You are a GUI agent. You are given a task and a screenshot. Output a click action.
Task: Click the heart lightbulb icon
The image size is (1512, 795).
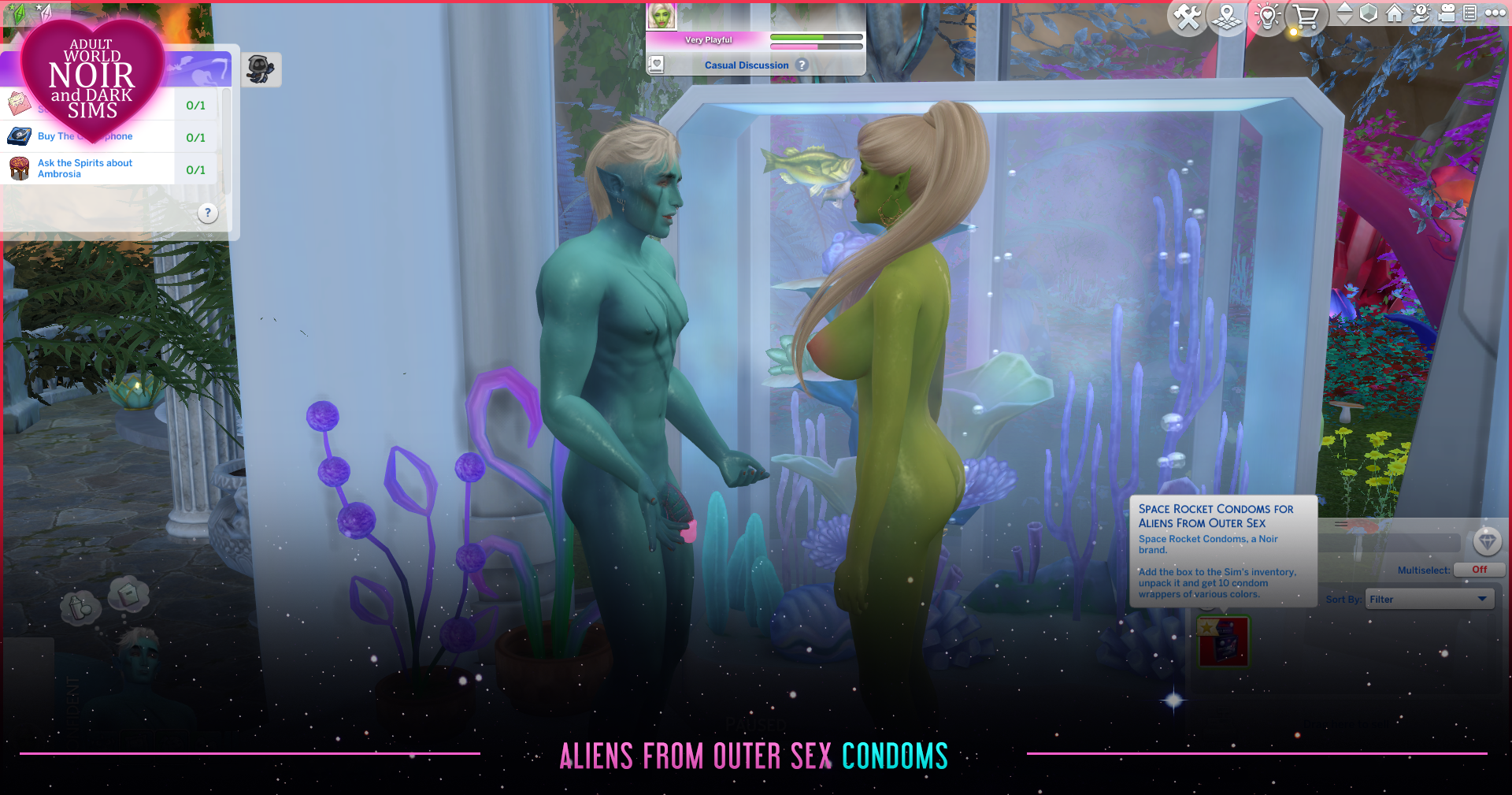[x=1268, y=17]
